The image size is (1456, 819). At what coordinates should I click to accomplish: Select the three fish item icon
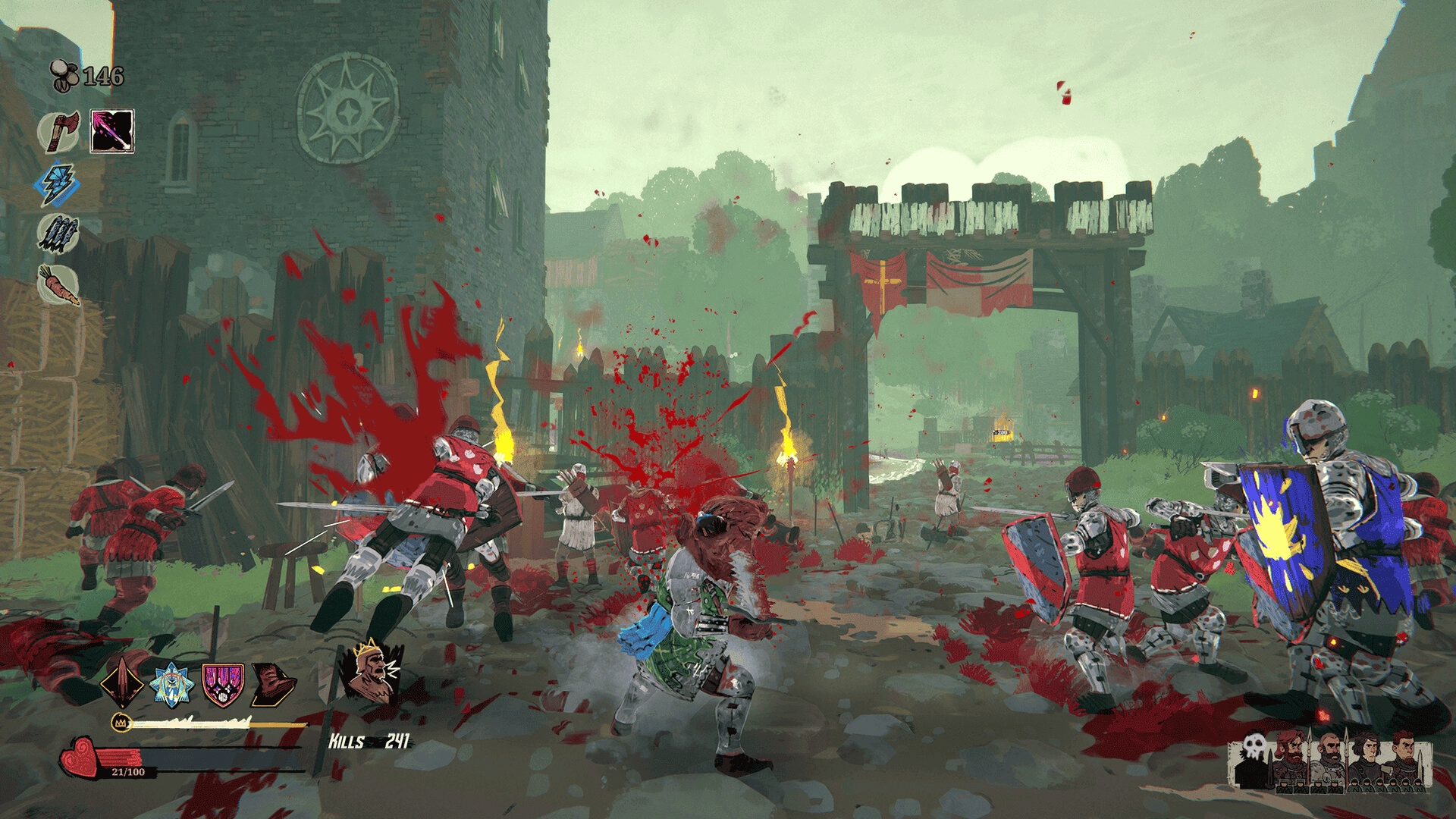pyautogui.click(x=58, y=233)
